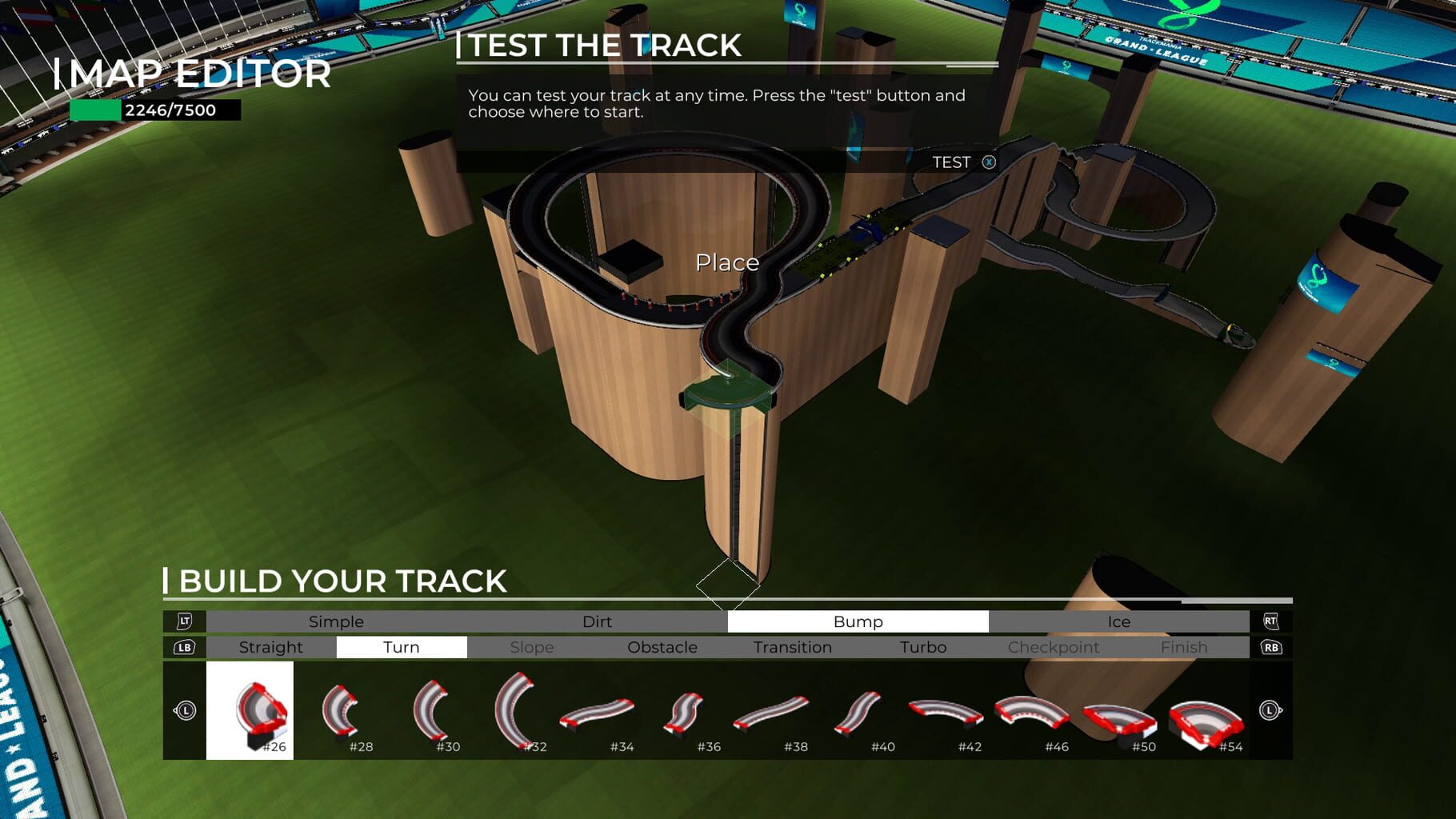
Task: Open the Dirt block category
Action: 597,621
